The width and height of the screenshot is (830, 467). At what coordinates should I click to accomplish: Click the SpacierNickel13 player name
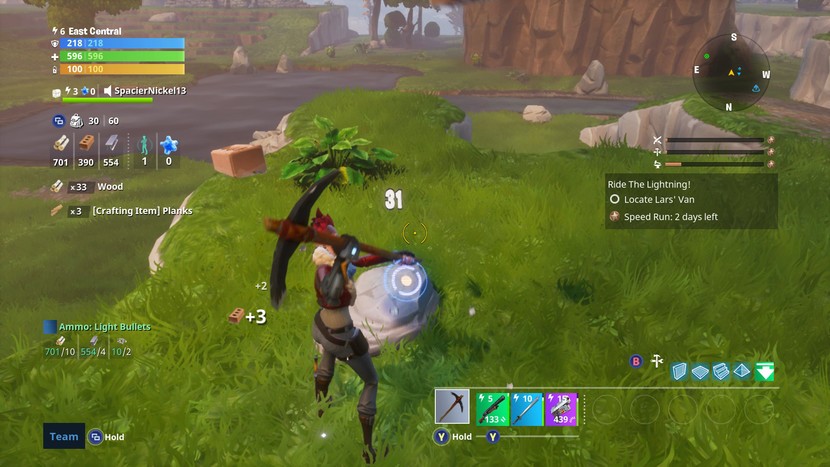(x=148, y=91)
